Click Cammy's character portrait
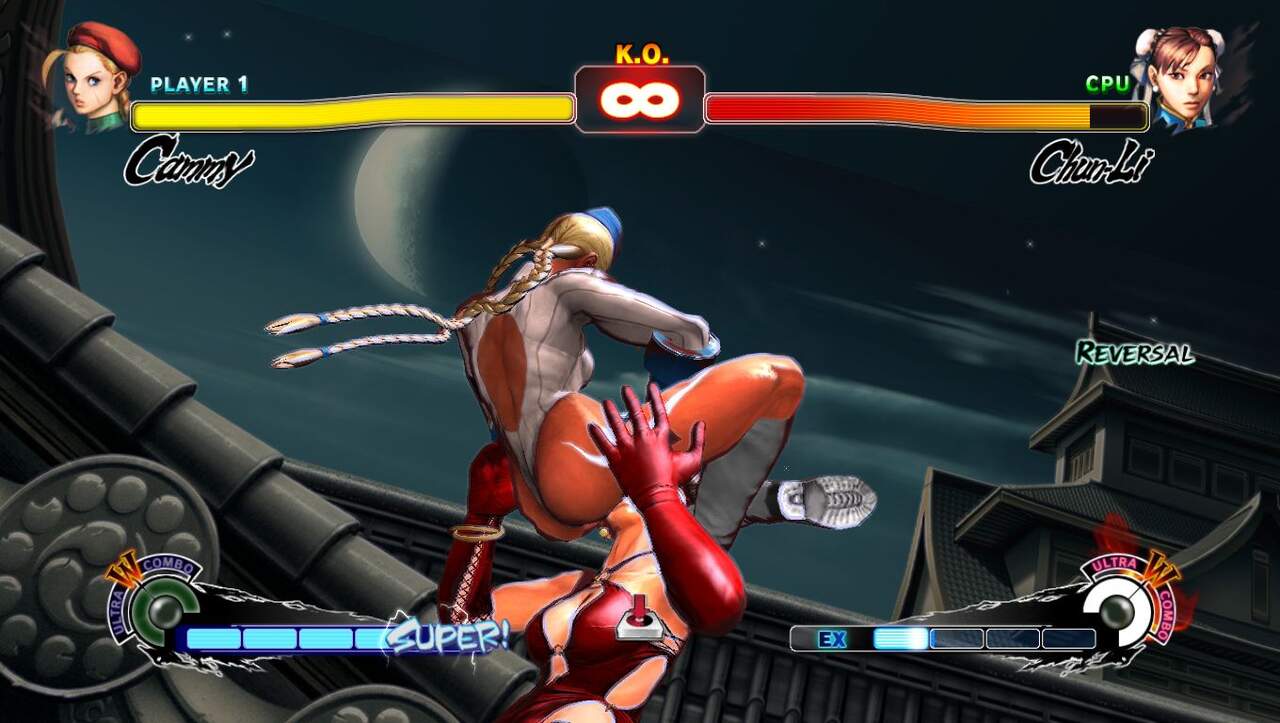This screenshot has height=723, width=1280. [x=97, y=77]
